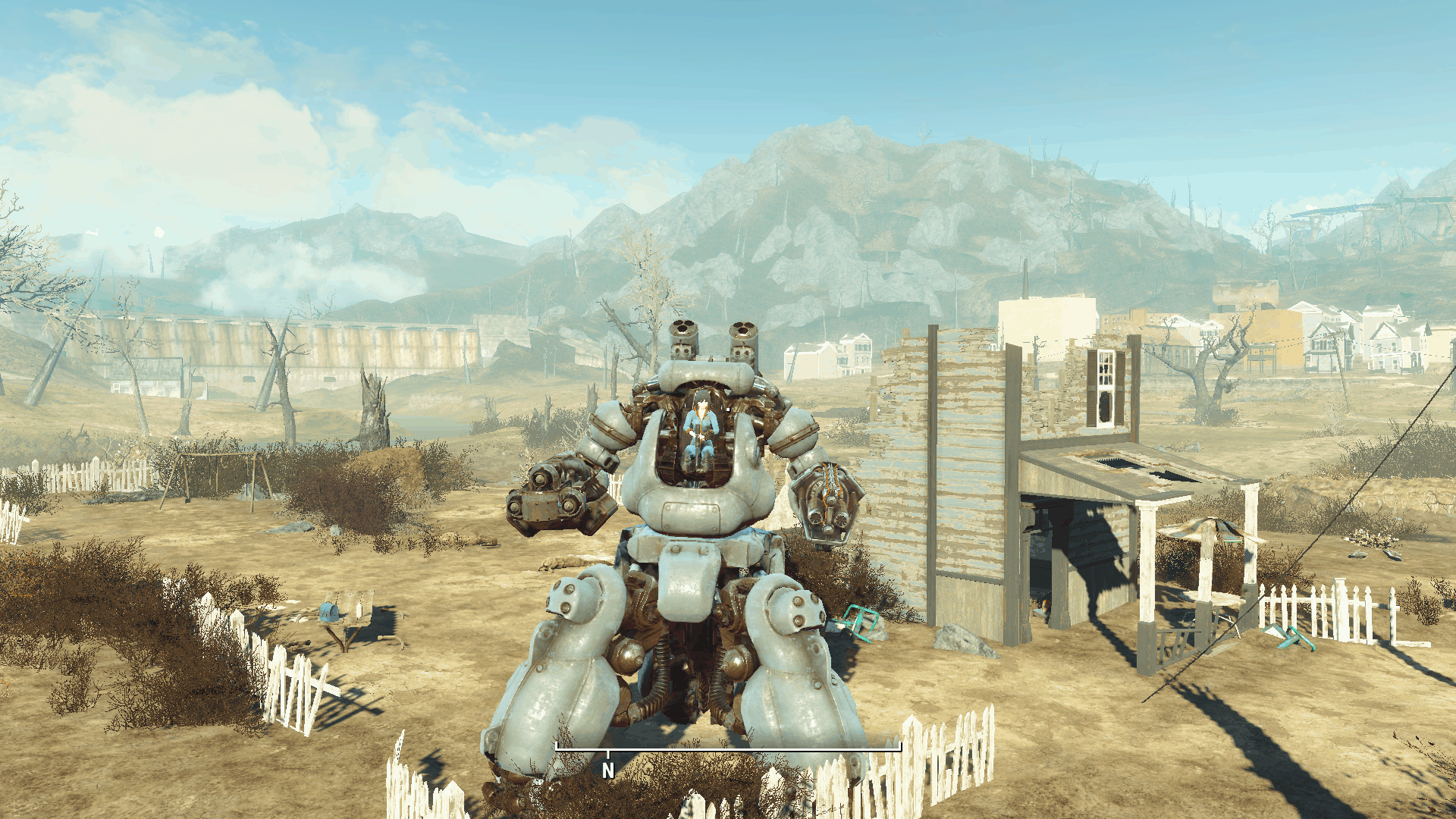
Task: Click the N marker on the compass bar
Action: click(607, 770)
